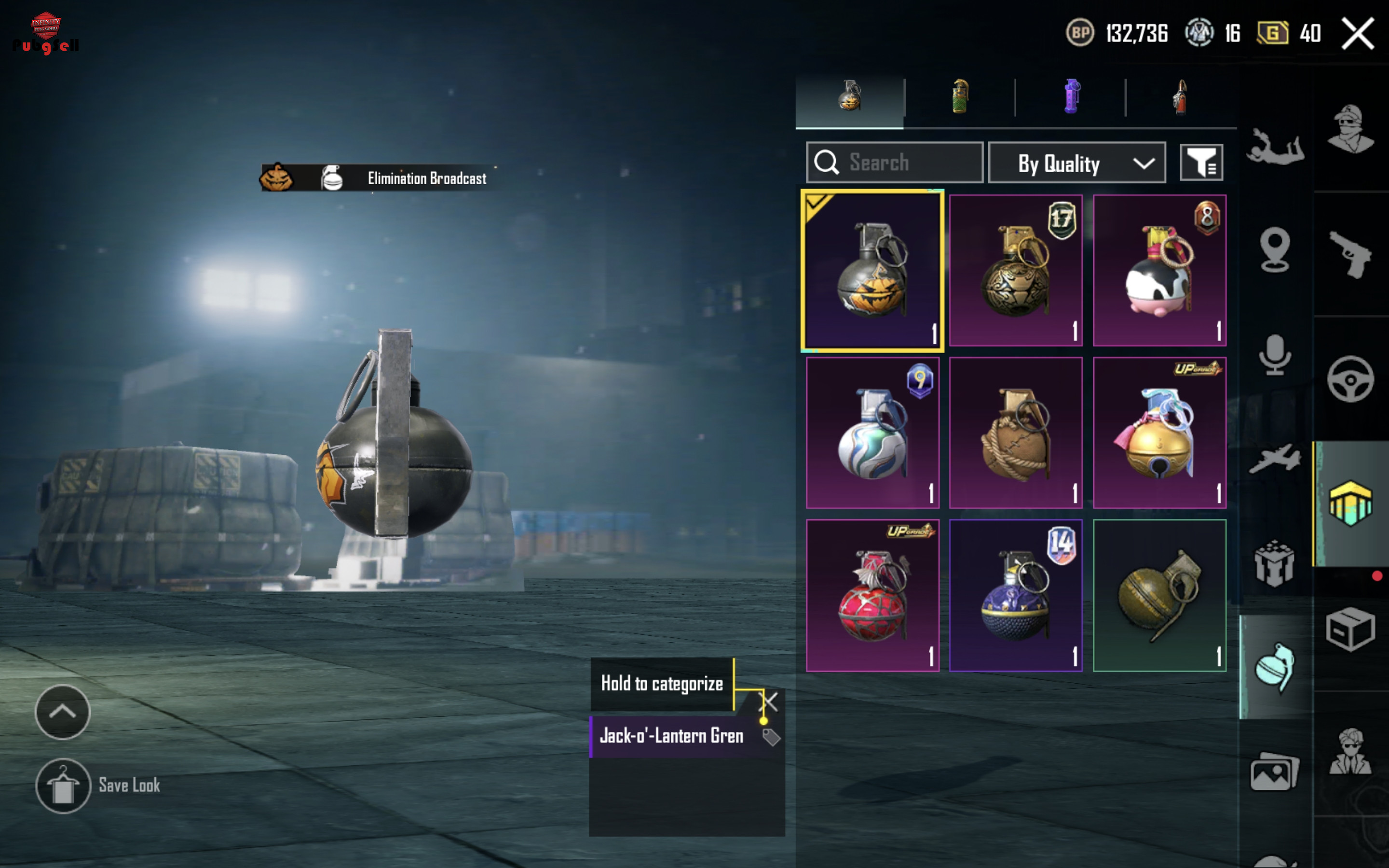Viewport: 1389px width, 868px height.
Task: Select the gold ornate grenade skin
Action: (1015, 271)
